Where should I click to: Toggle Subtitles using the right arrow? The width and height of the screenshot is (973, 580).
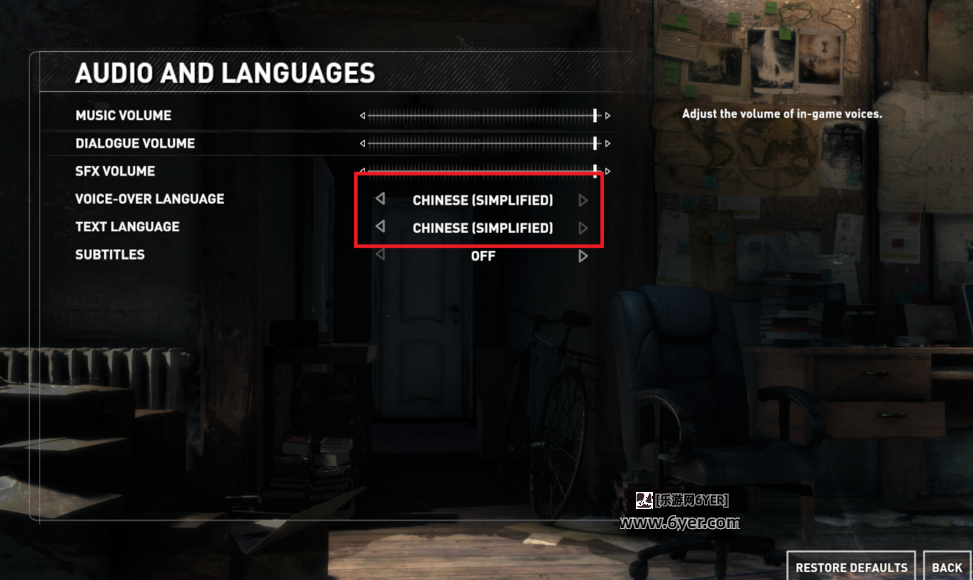click(583, 256)
